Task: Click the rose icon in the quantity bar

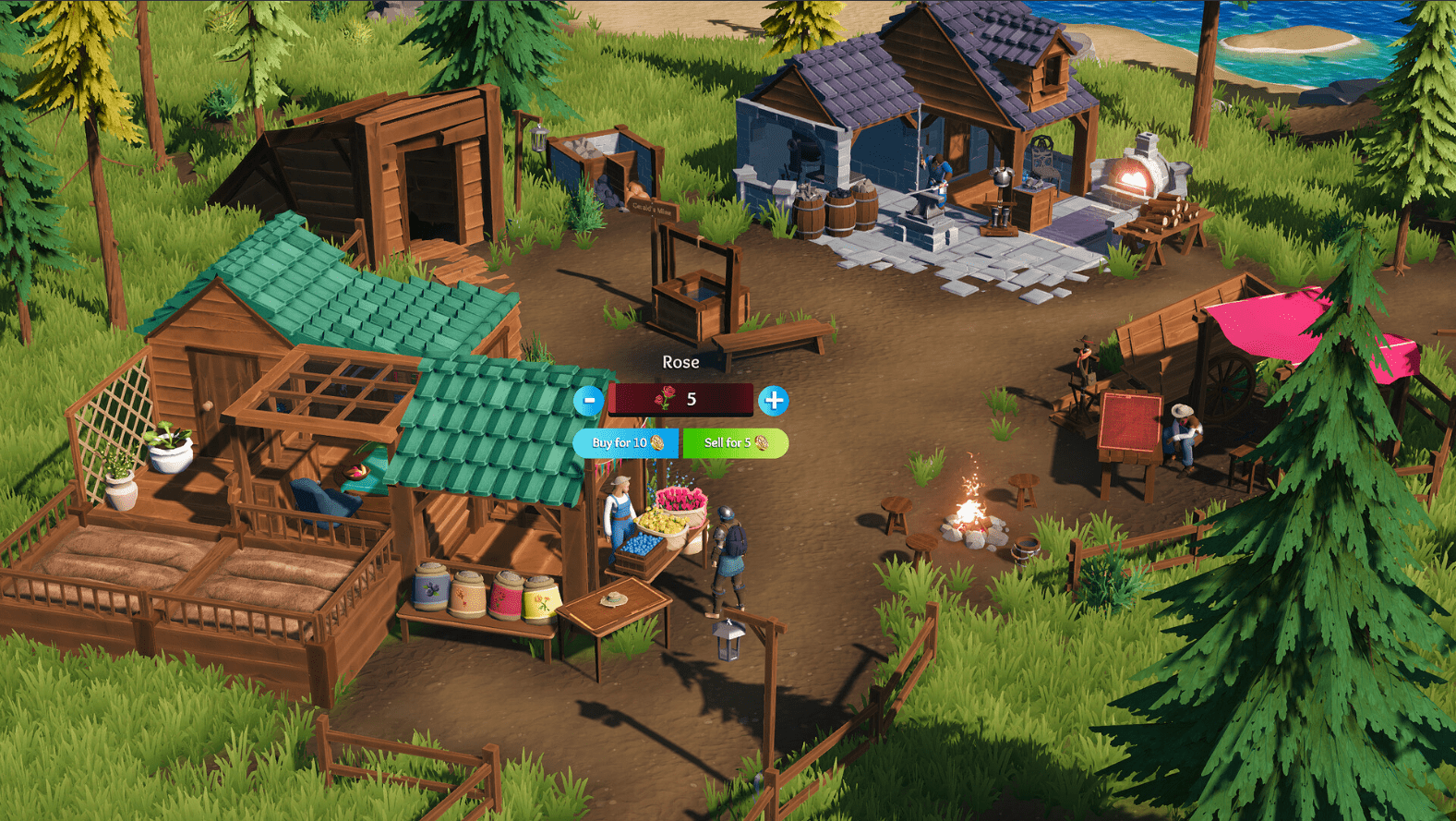Action: point(667,399)
